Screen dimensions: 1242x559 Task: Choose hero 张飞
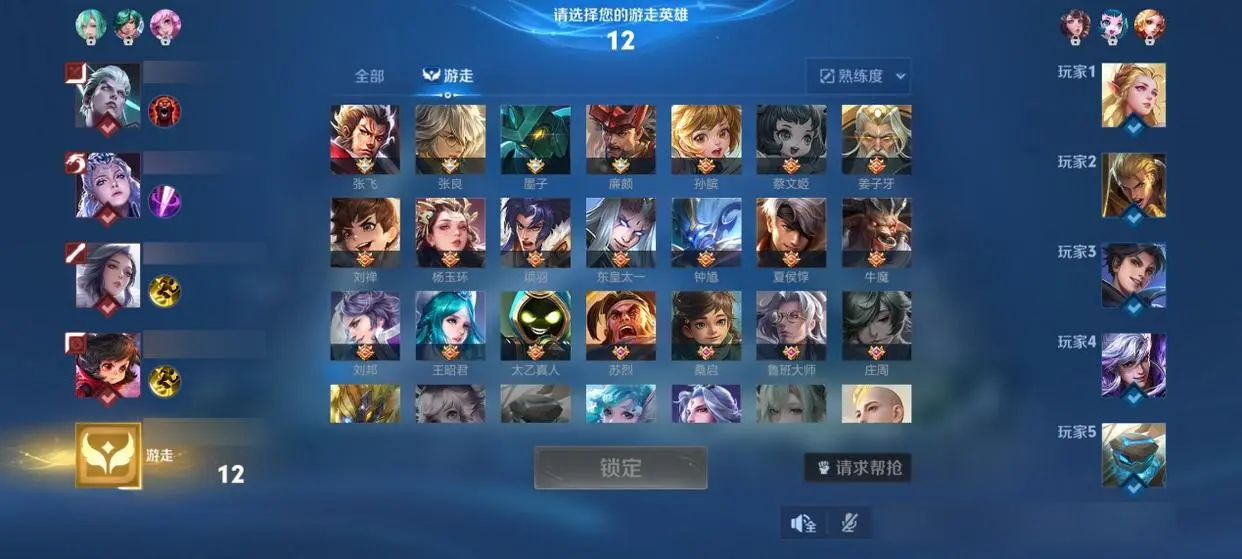click(365, 140)
